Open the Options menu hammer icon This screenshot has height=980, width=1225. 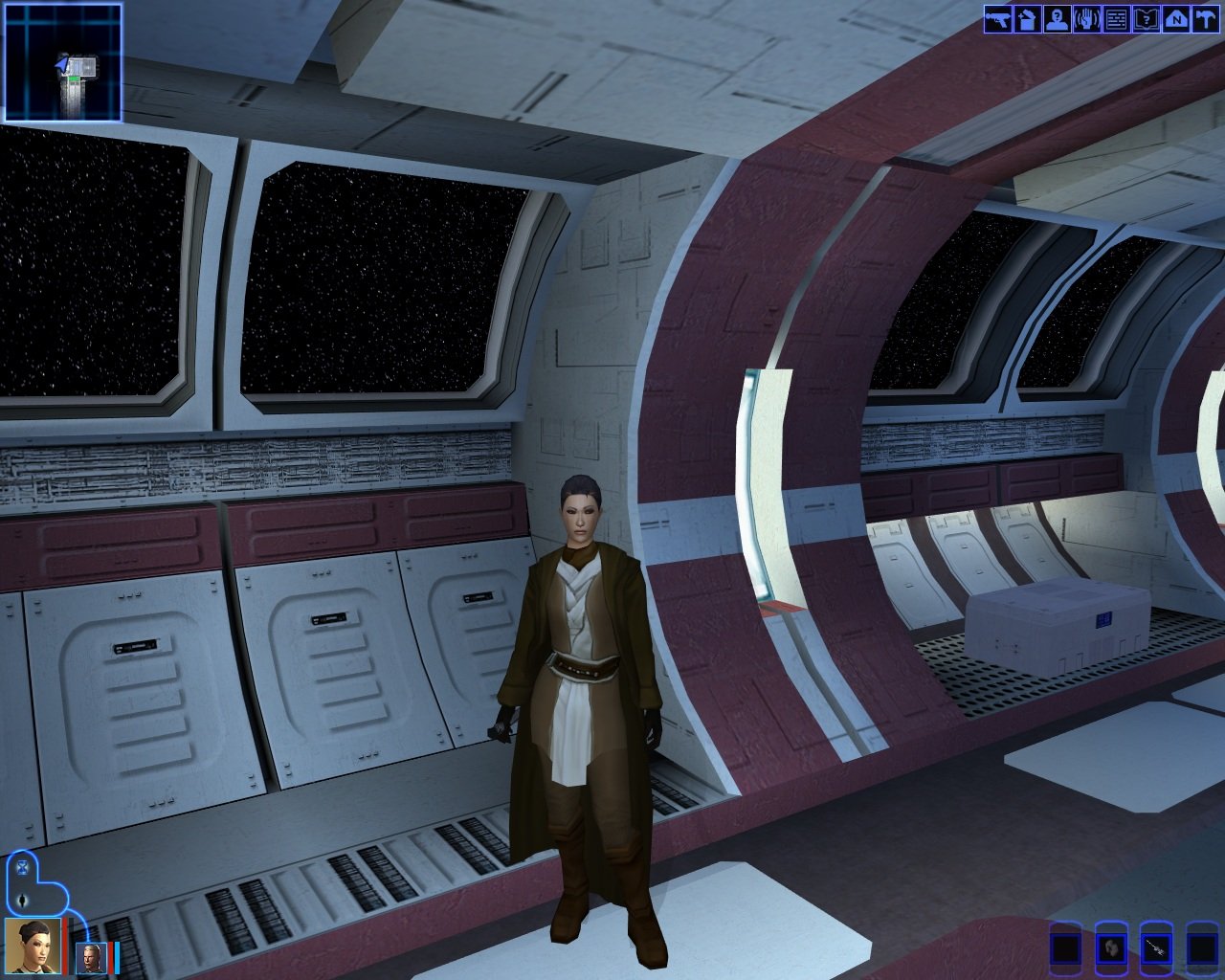1205,19
